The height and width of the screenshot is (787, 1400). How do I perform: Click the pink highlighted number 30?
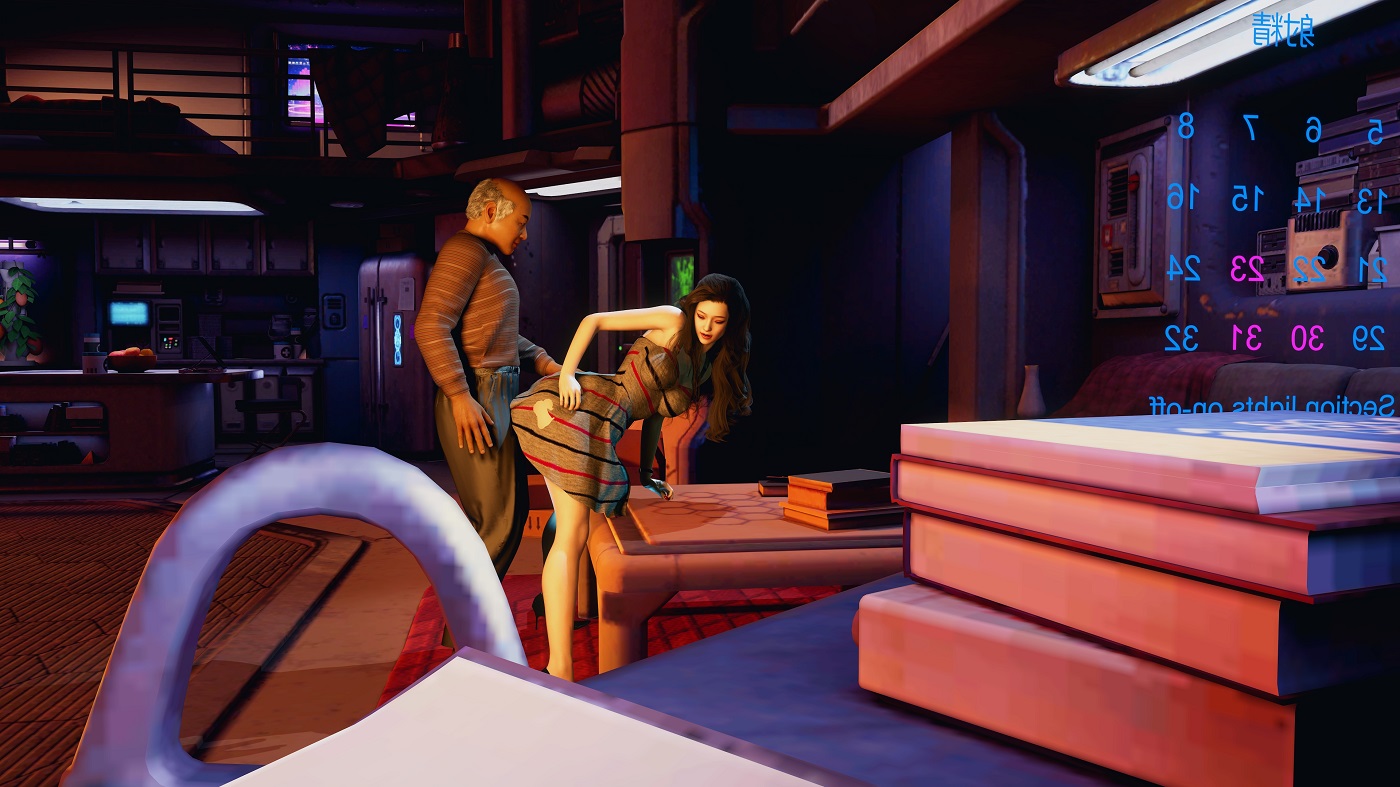[1307, 339]
